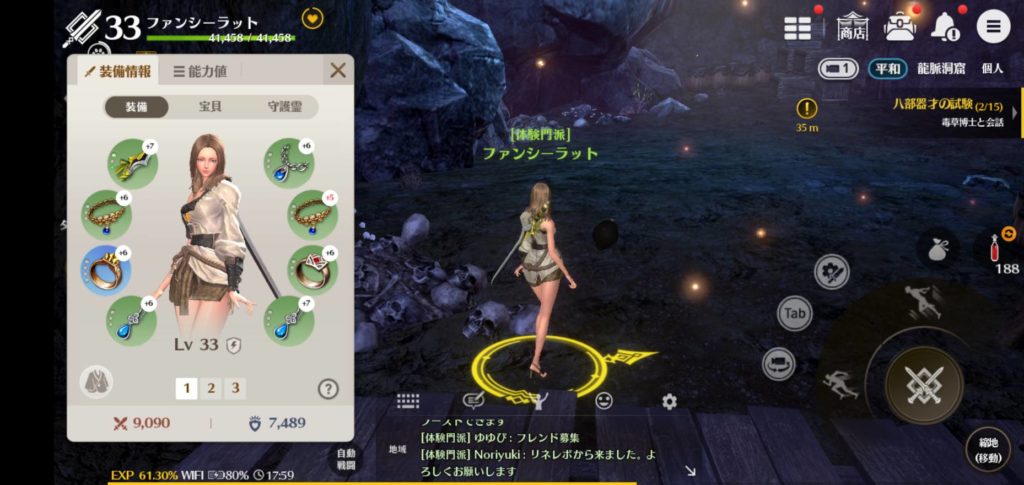
Task: Close the equipment info panel
Action: click(x=338, y=70)
